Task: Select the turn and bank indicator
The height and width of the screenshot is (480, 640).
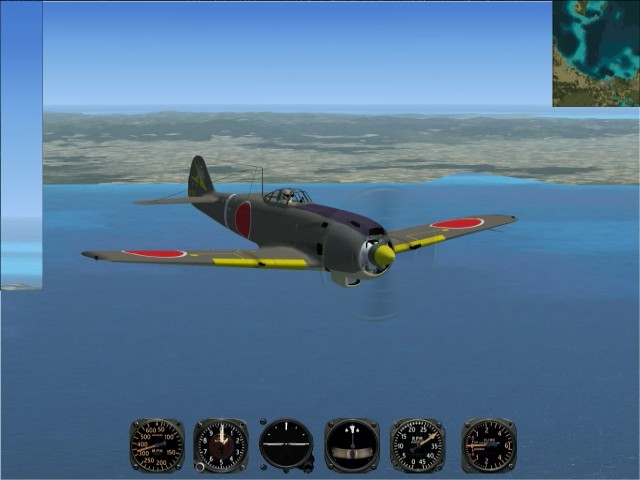Action: pos(352,445)
